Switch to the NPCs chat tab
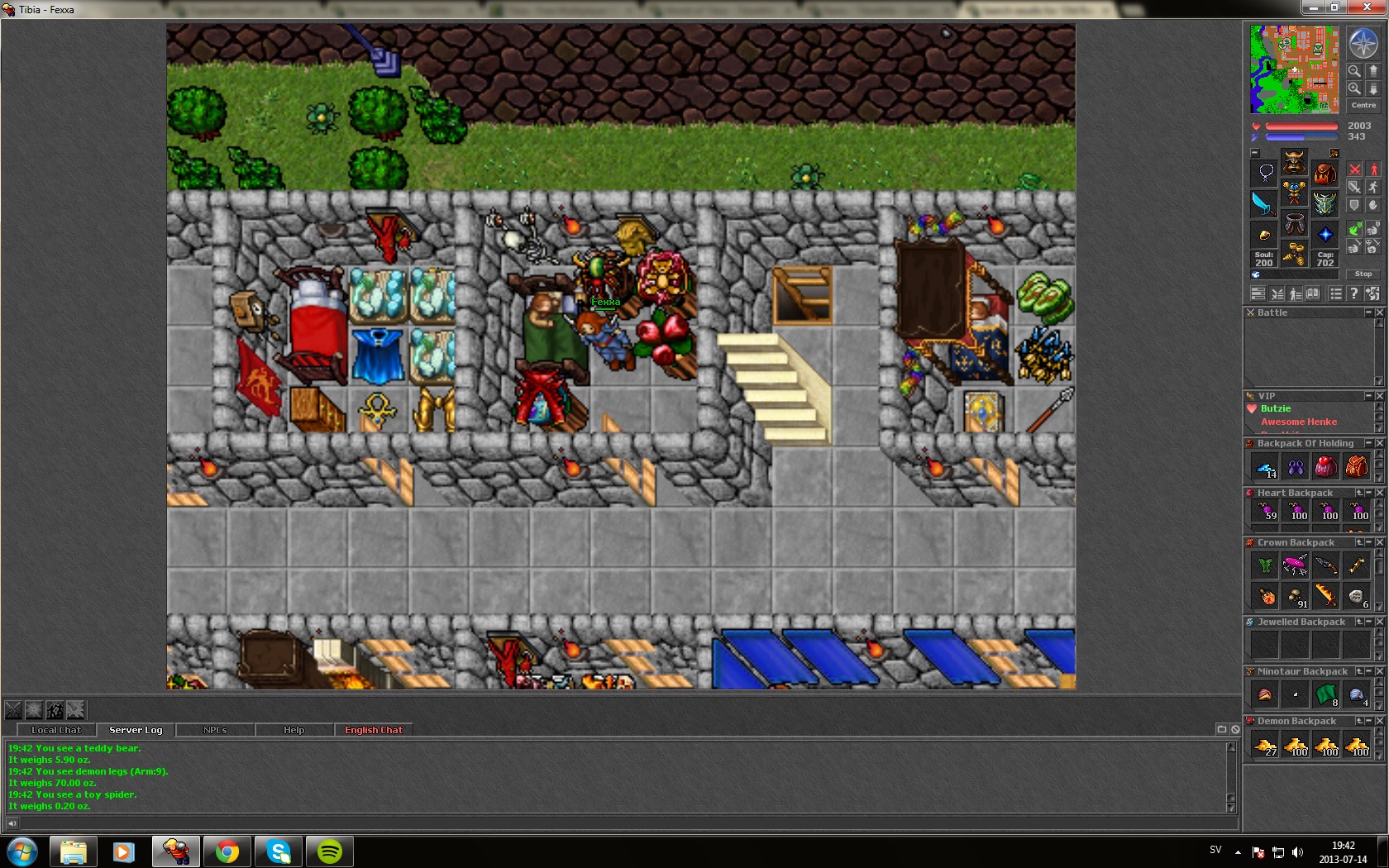The width and height of the screenshot is (1389, 868). 215,730
